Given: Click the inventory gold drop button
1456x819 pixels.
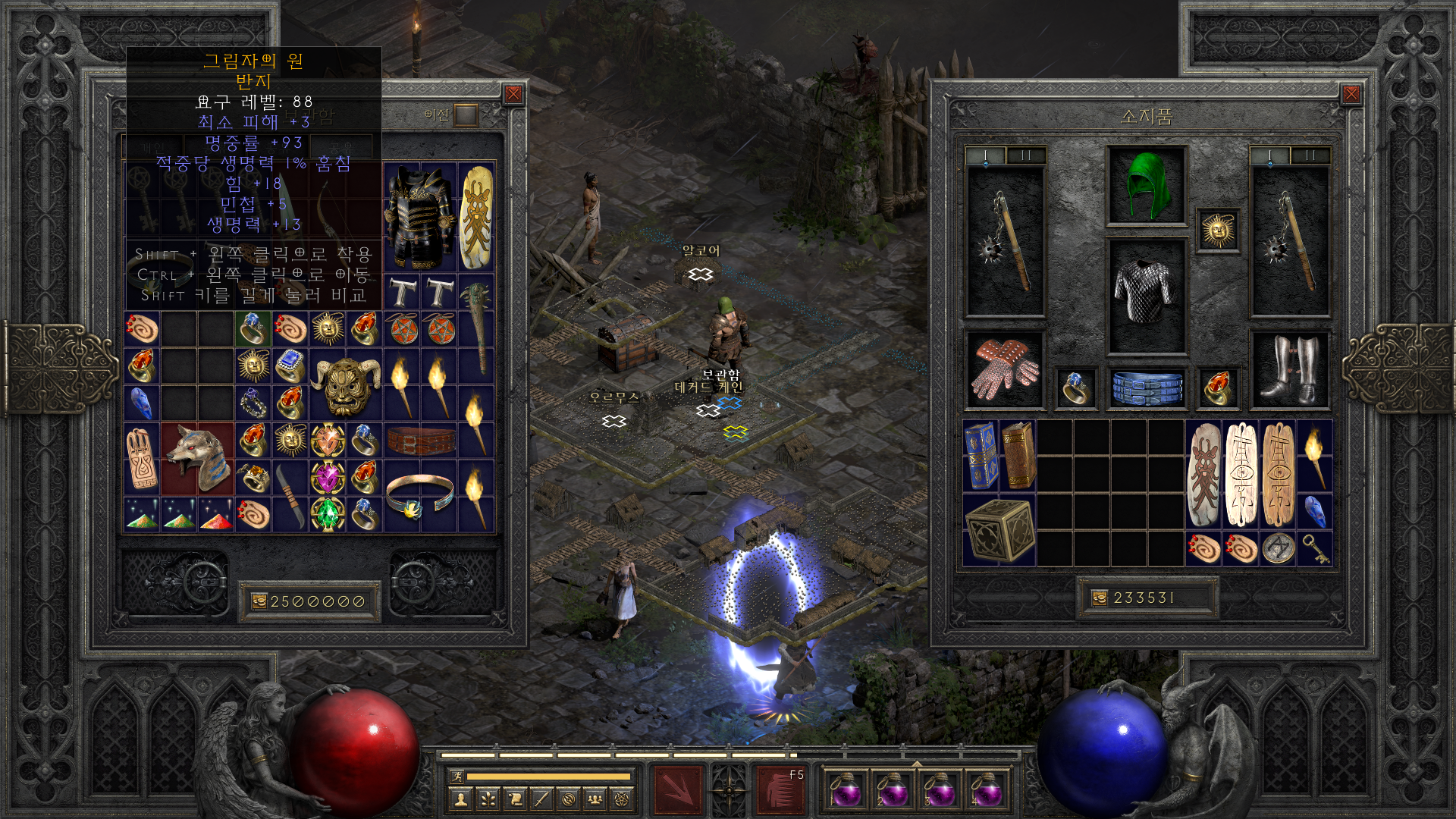Looking at the screenshot, I should pyautogui.click(x=1100, y=598).
